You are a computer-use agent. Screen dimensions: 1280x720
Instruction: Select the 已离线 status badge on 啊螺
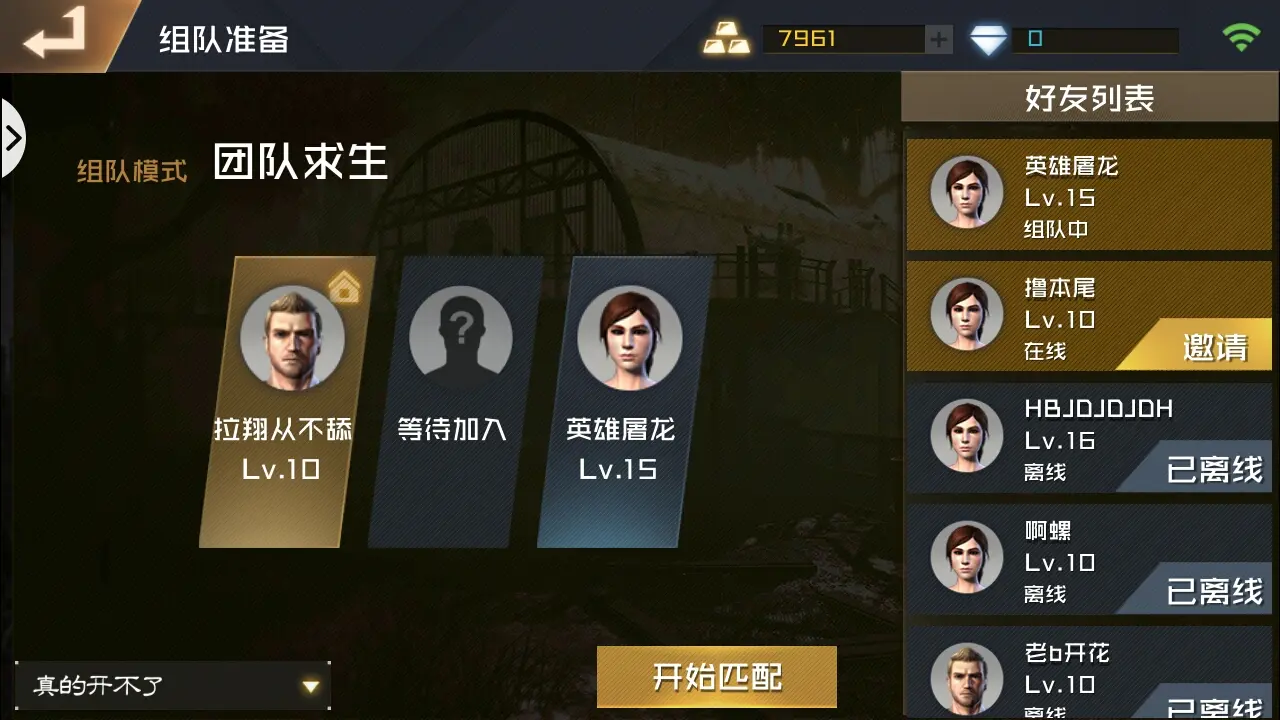(1216, 588)
